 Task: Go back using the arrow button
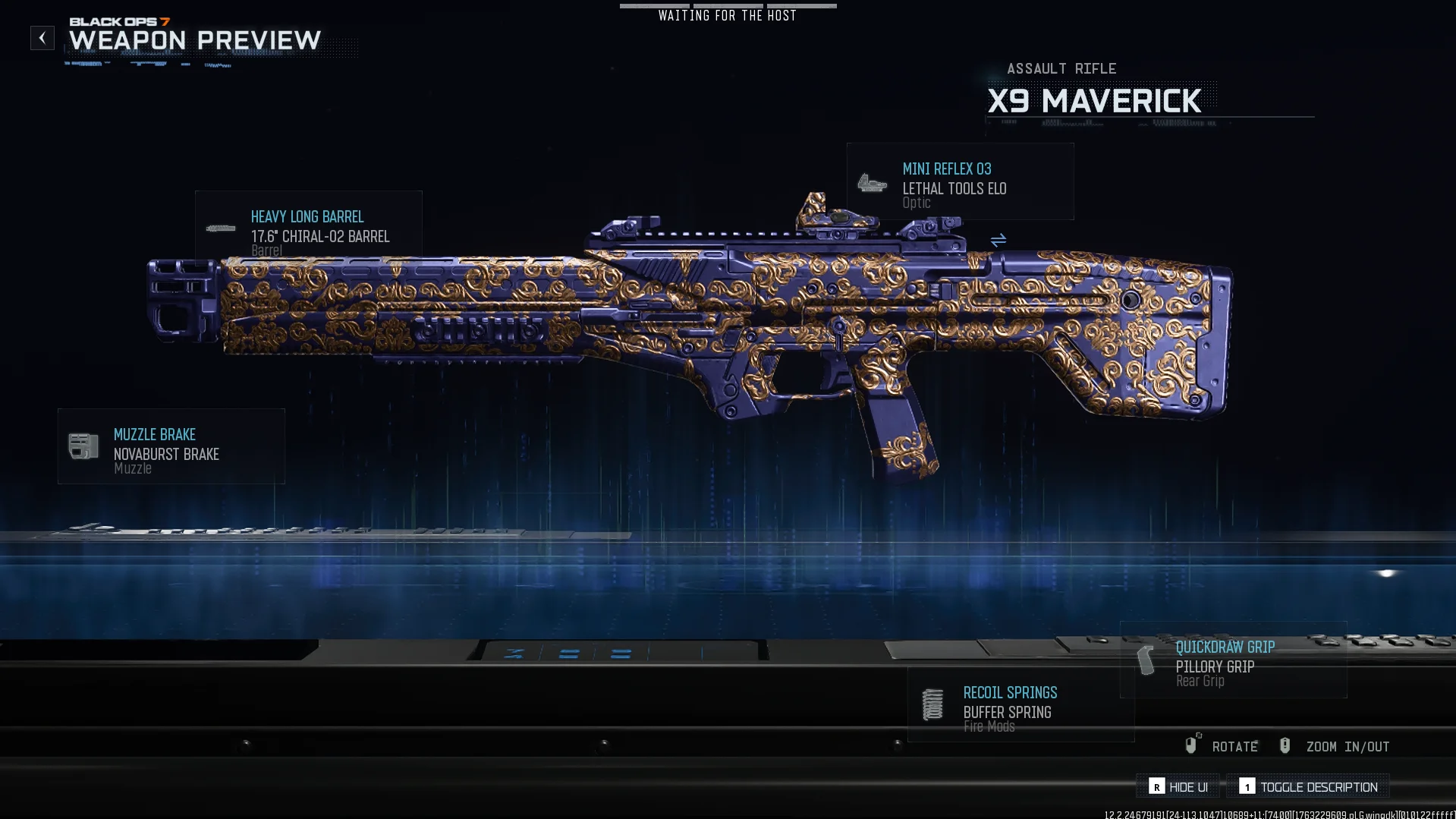point(42,38)
